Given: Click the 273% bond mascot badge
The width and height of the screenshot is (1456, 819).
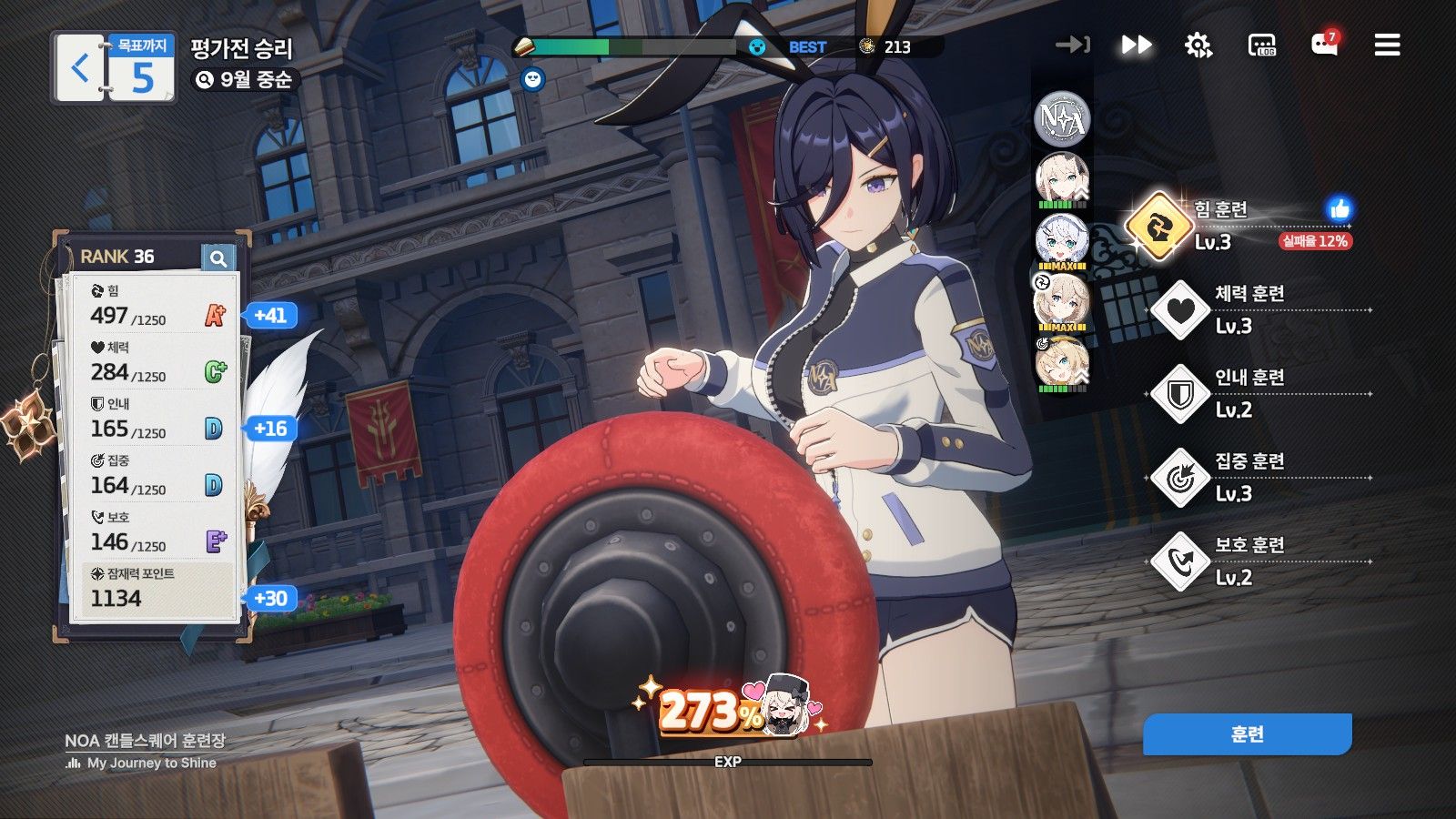Looking at the screenshot, I should 728,708.
